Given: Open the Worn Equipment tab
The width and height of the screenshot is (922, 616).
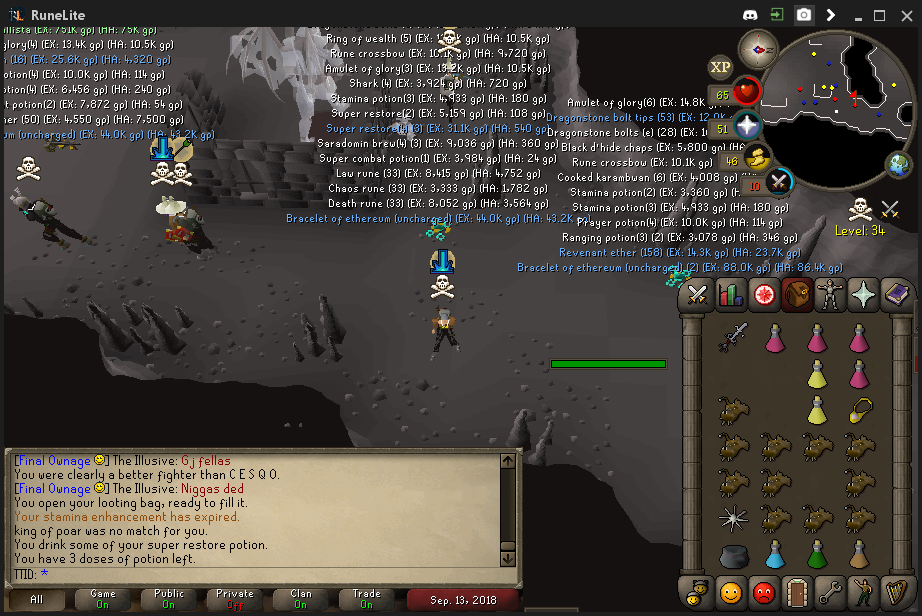Looking at the screenshot, I should pos(829,295).
